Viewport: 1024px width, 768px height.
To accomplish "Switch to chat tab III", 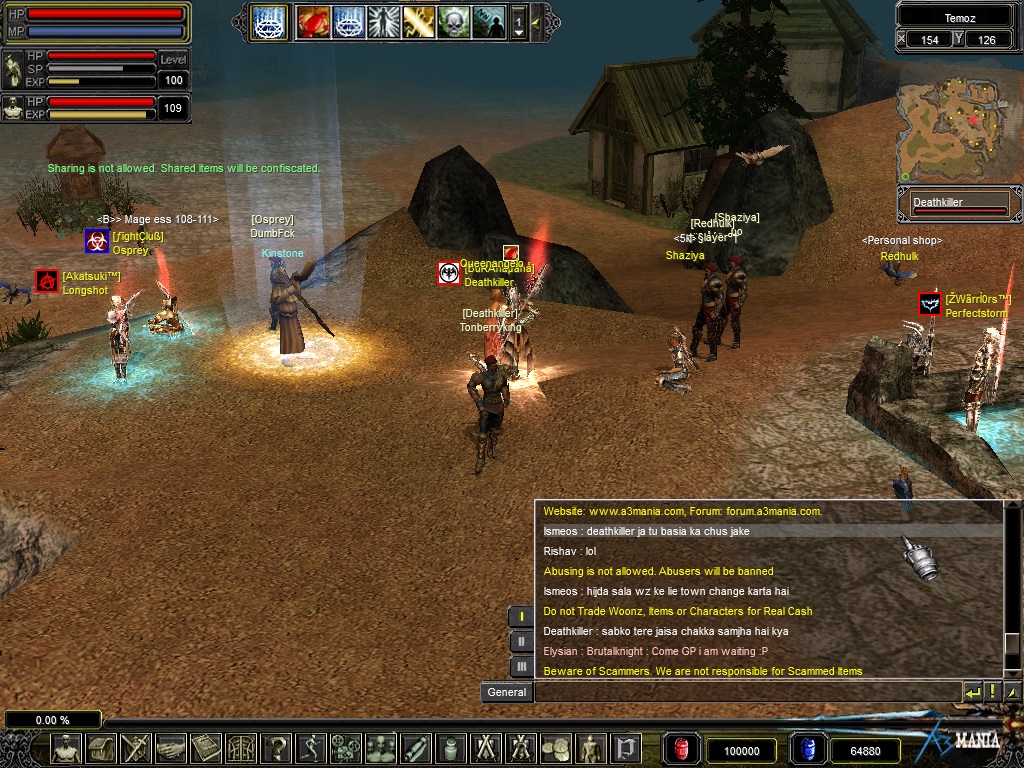I will (x=521, y=666).
